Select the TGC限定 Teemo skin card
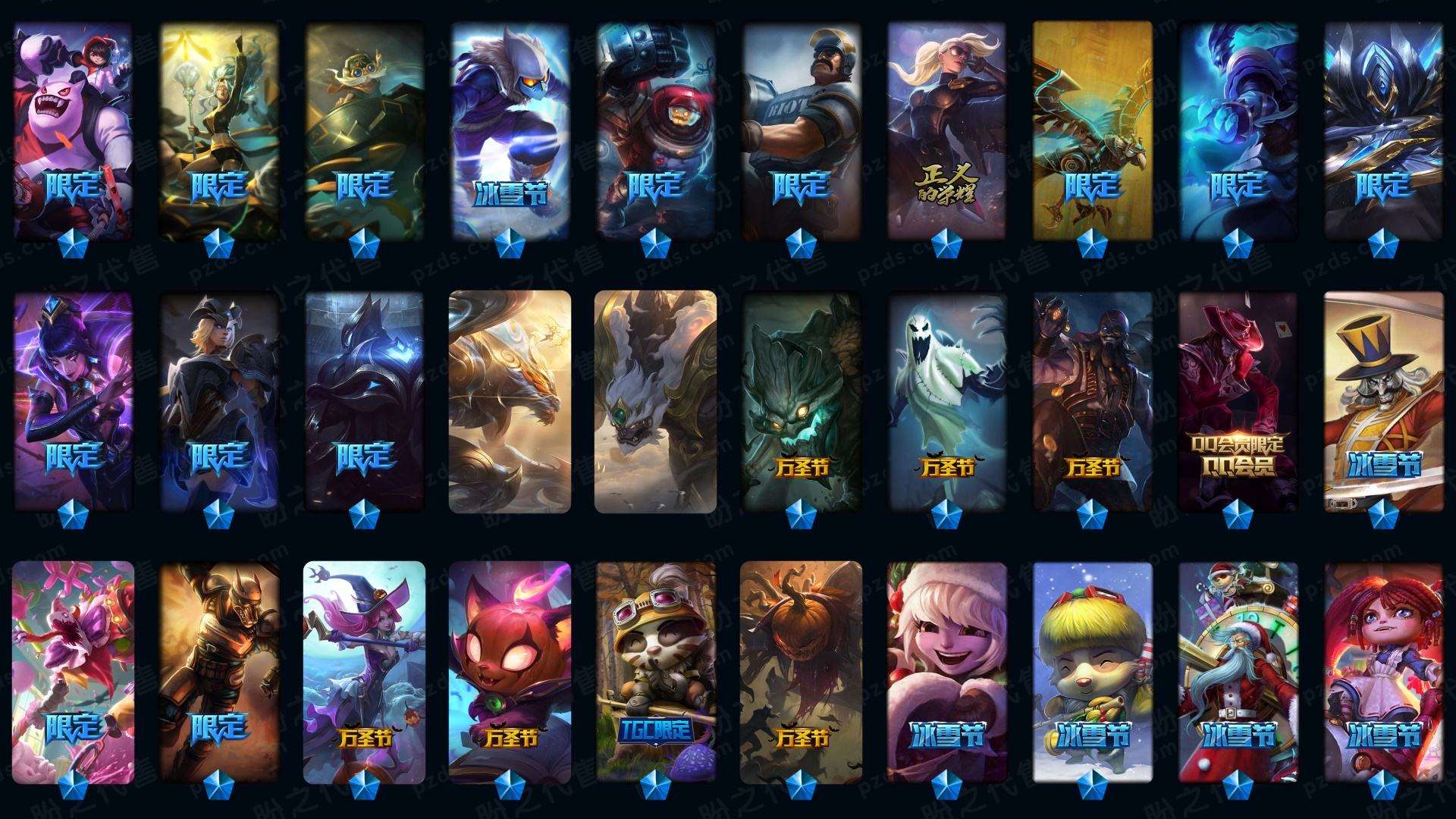Image resolution: width=1456 pixels, height=819 pixels. (x=655, y=670)
